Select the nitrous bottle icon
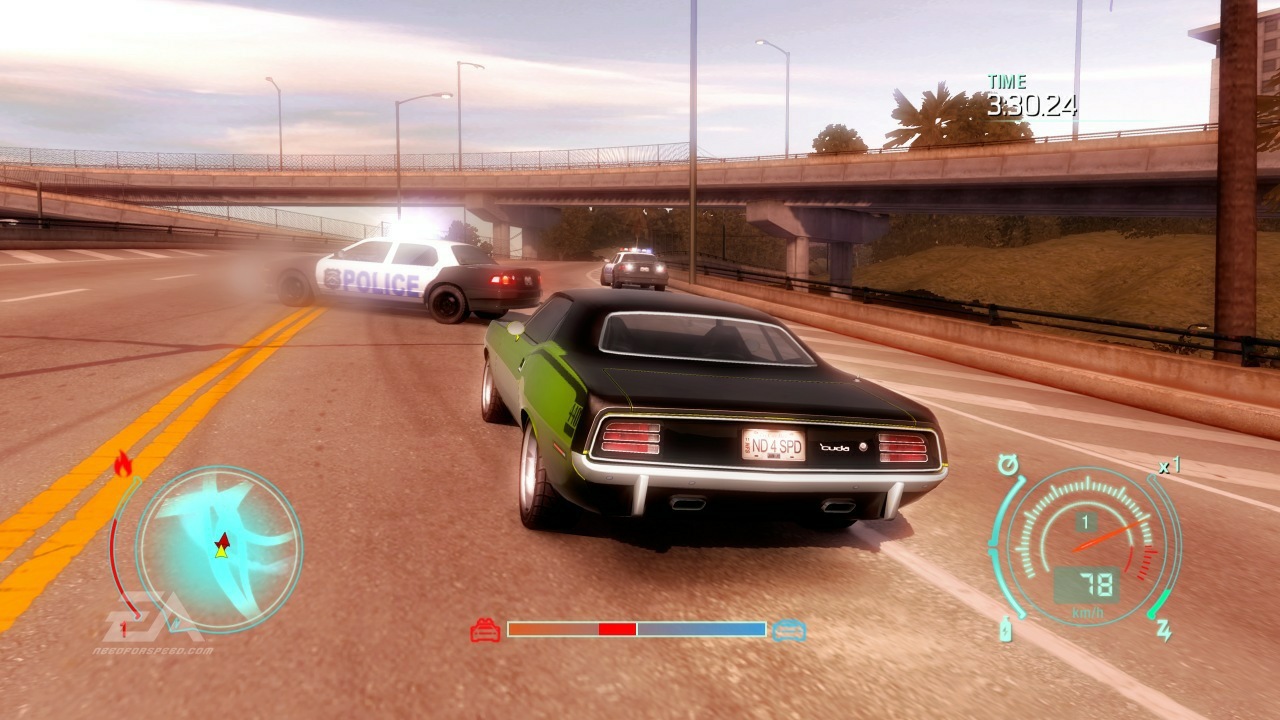 coord(1006,631)
